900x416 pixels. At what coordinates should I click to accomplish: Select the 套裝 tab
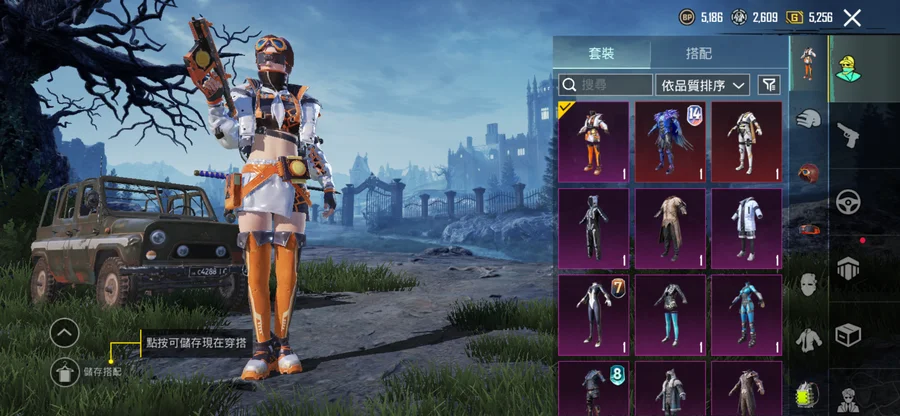coord(603,54)
